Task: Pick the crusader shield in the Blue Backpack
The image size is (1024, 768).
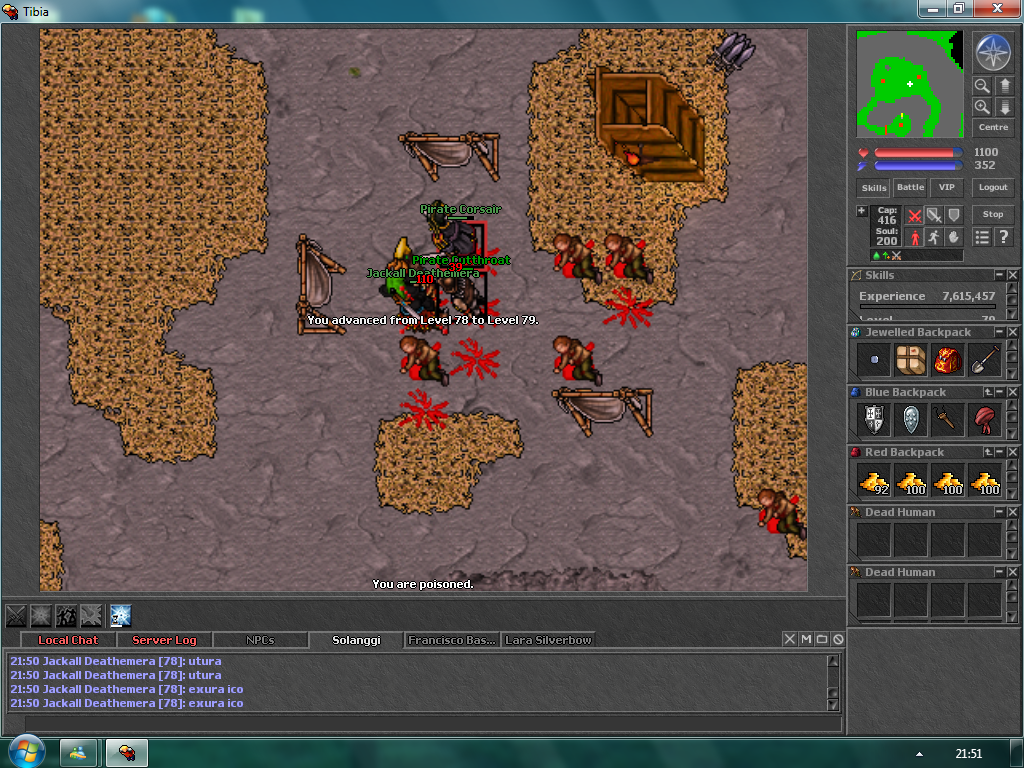Action: click(x=873, y=420)
